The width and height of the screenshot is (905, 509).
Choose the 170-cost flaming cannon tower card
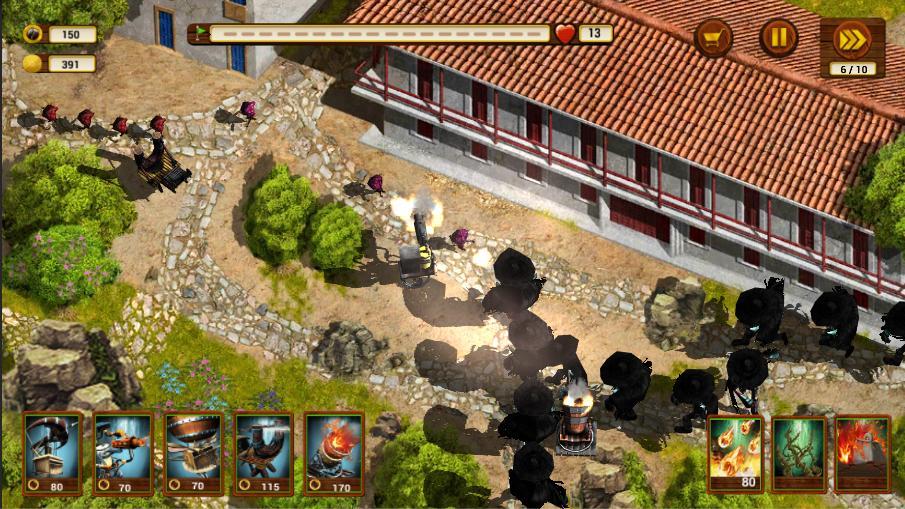point(334,452)
